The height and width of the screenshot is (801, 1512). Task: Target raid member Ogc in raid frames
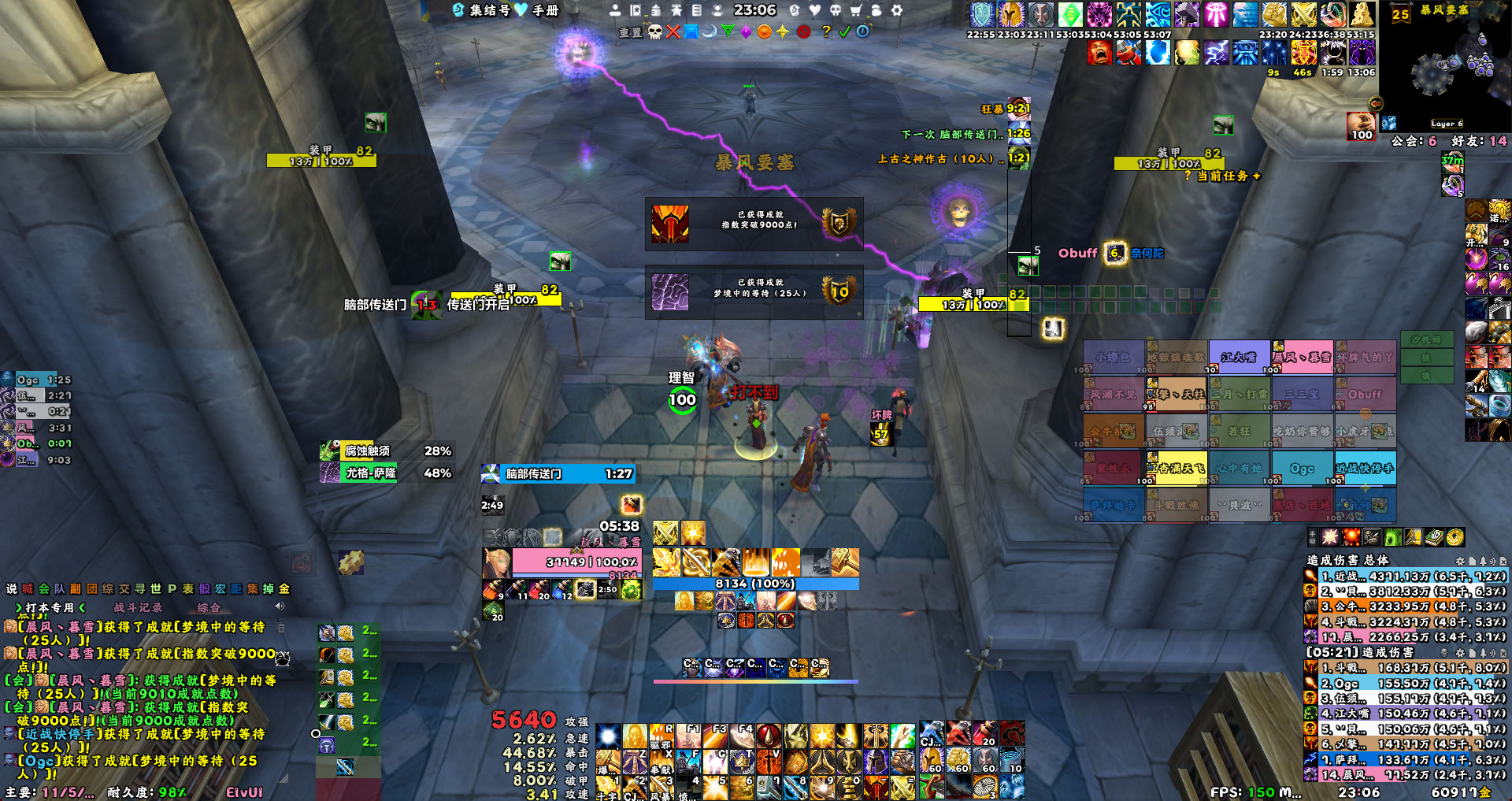pos(1302,468)
